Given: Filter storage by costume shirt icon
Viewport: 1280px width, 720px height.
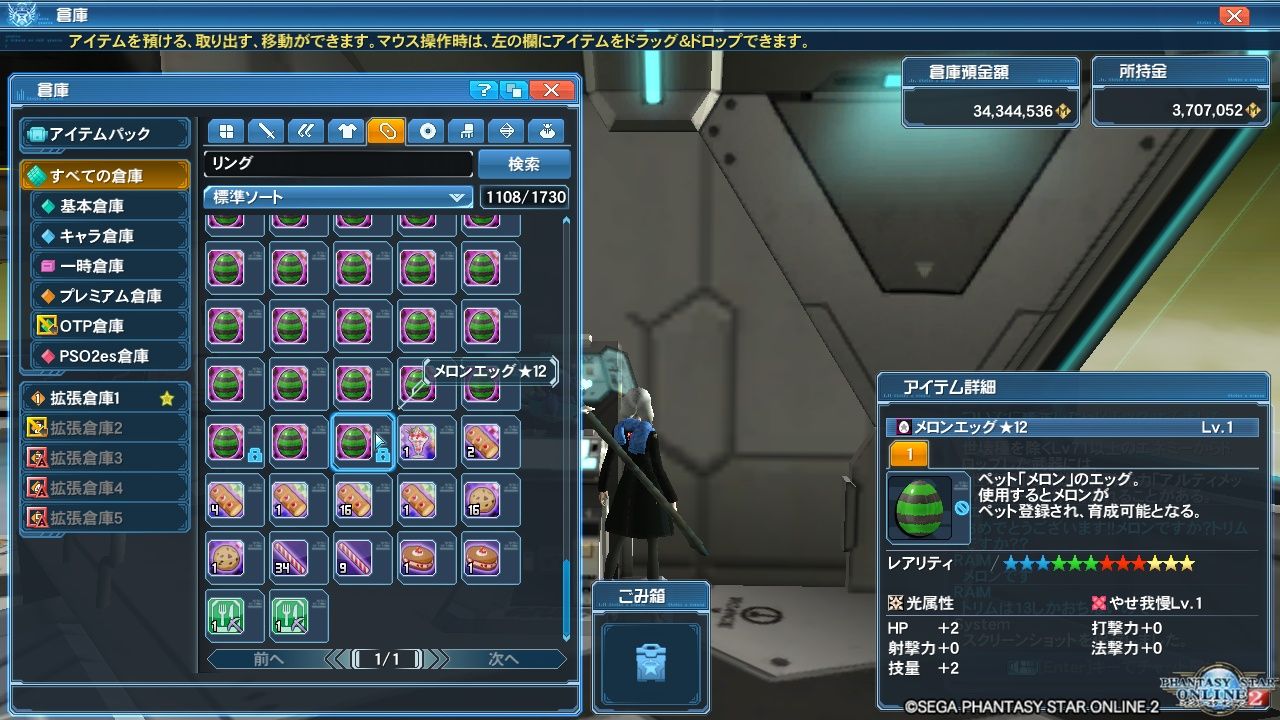Looking at the screenshot, I should (347, 131).
